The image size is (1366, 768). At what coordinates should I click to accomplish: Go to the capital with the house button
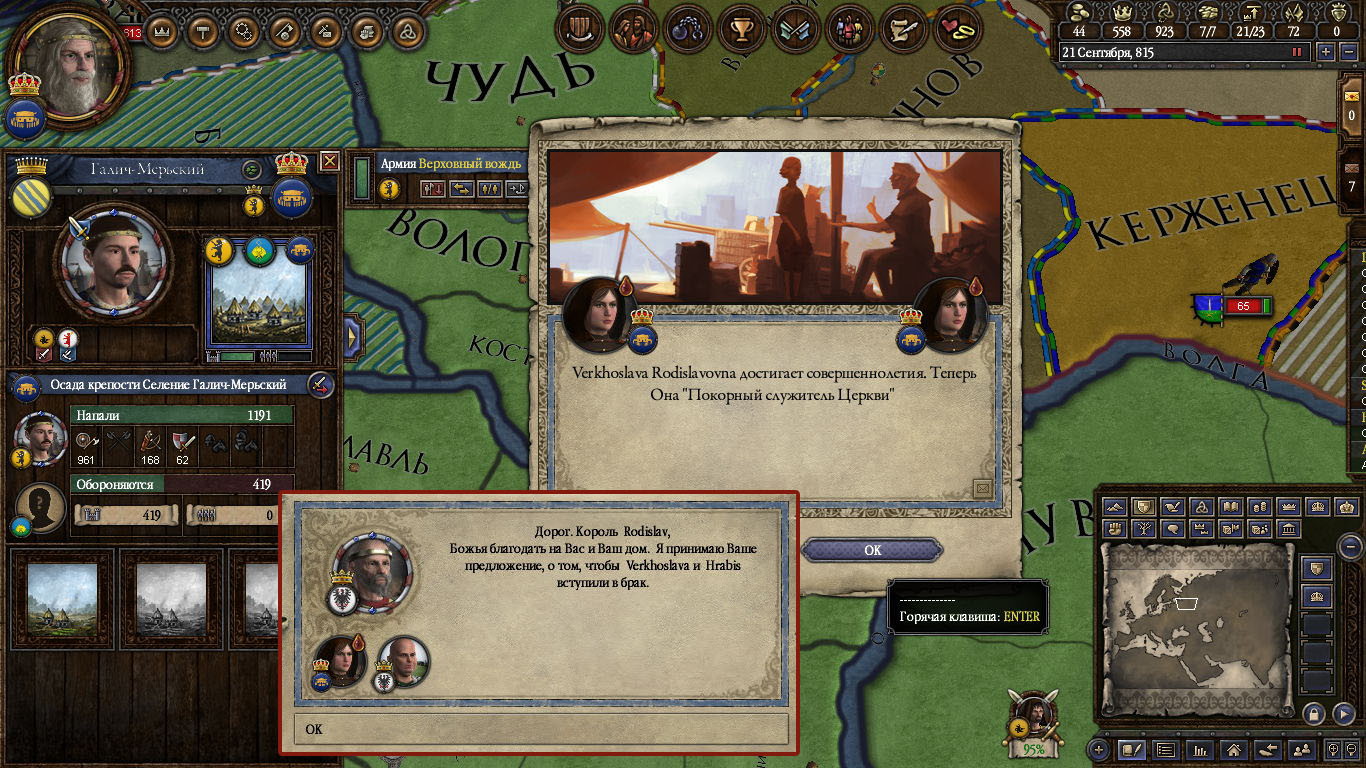click(x=1233, y=749)
